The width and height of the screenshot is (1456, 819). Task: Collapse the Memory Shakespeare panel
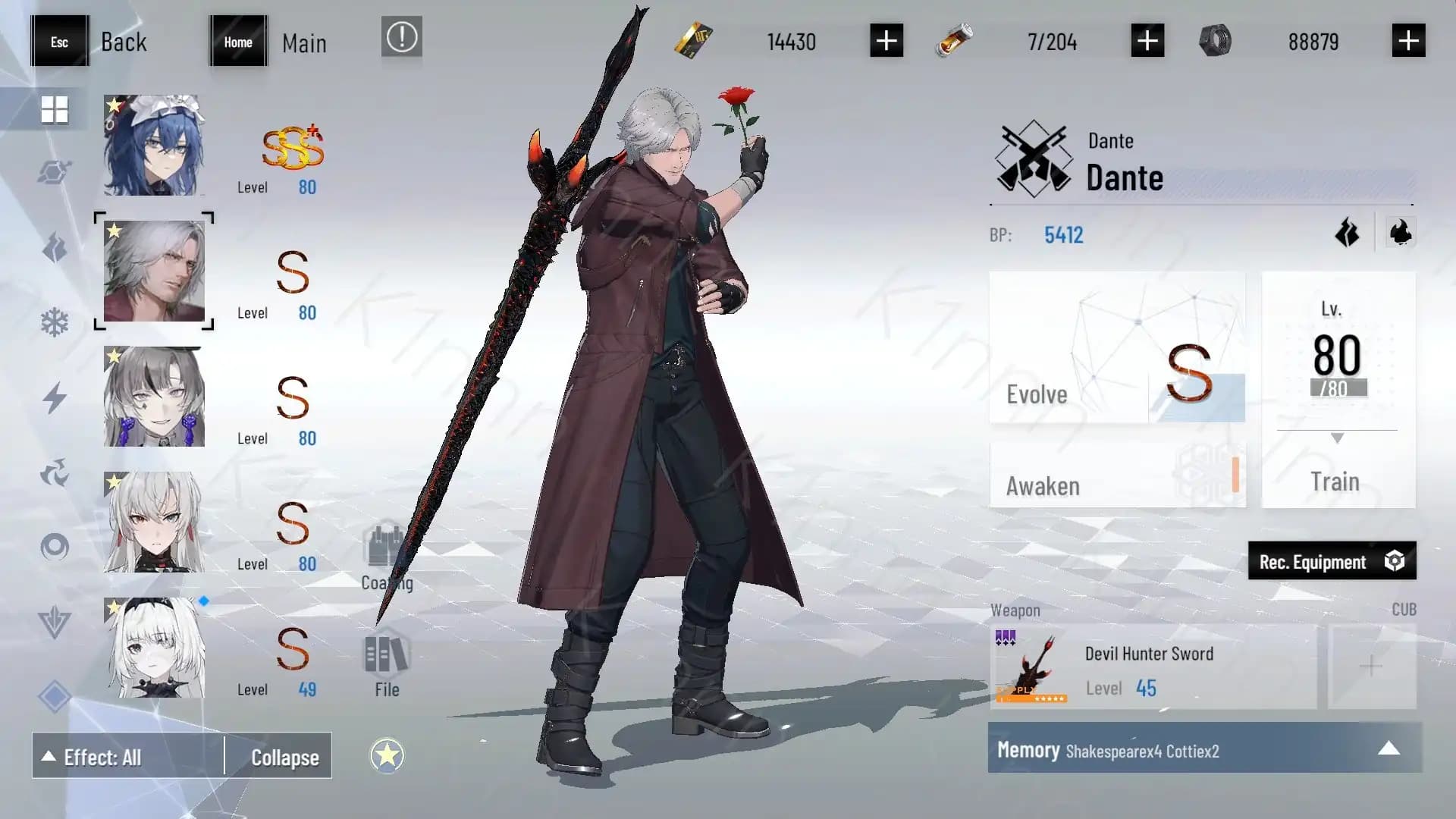point(1389,748)
